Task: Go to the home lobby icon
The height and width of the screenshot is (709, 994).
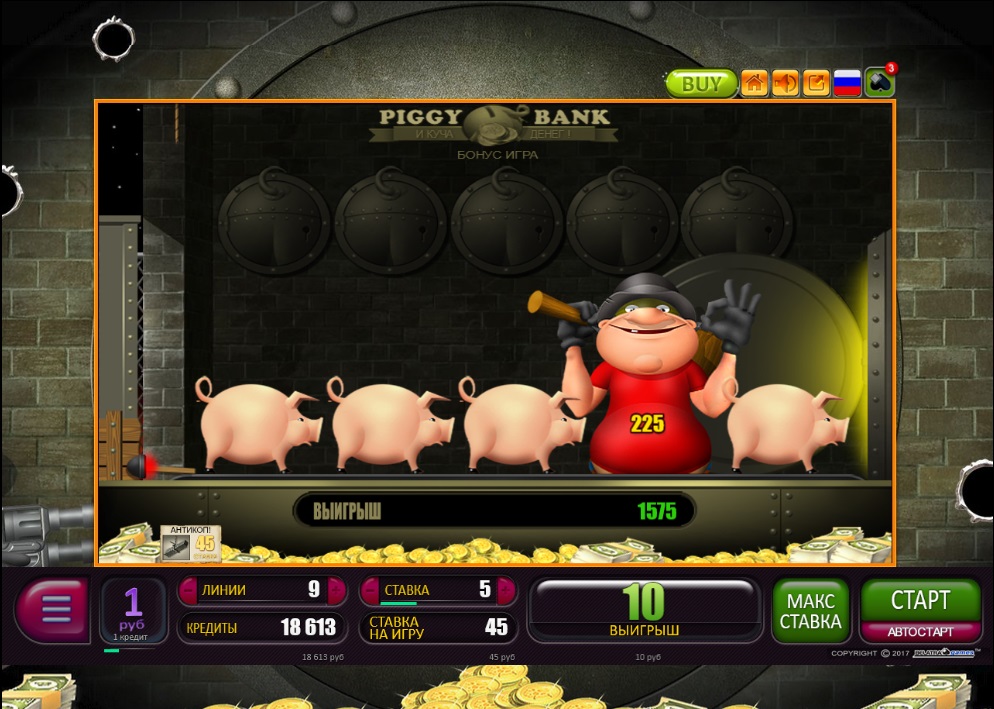Action: (755, 83)
